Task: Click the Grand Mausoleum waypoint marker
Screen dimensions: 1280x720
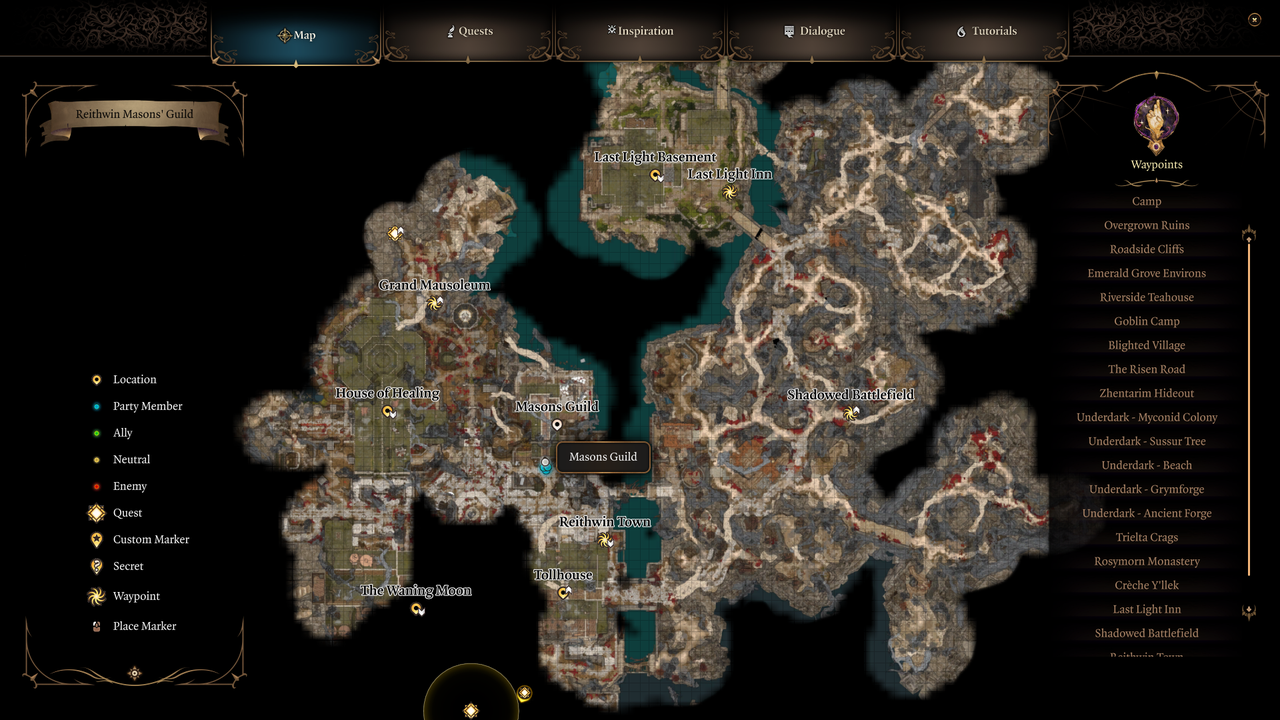Action: tap(435, 303)
